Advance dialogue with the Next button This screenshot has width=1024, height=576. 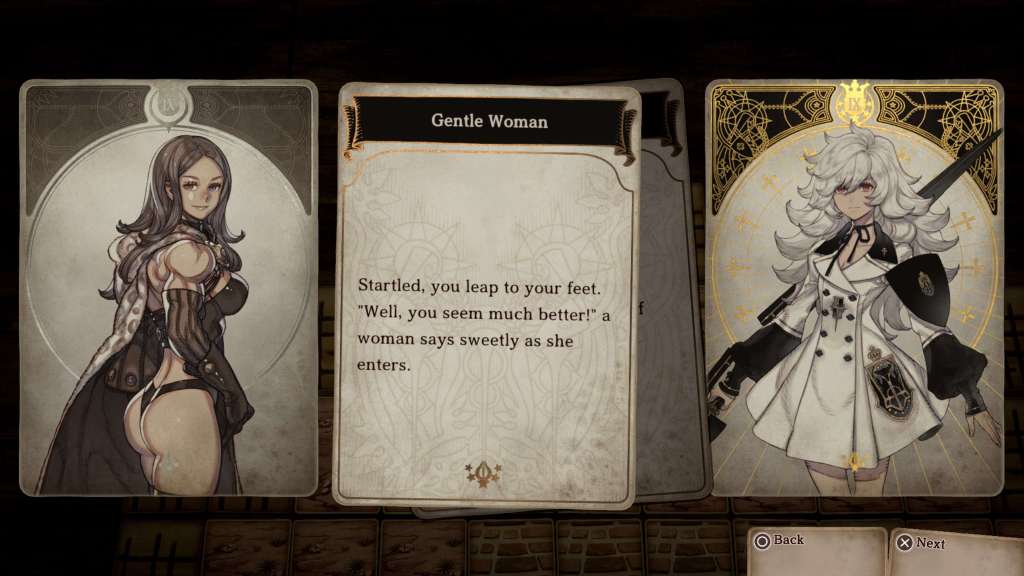[x=921, y=543]
